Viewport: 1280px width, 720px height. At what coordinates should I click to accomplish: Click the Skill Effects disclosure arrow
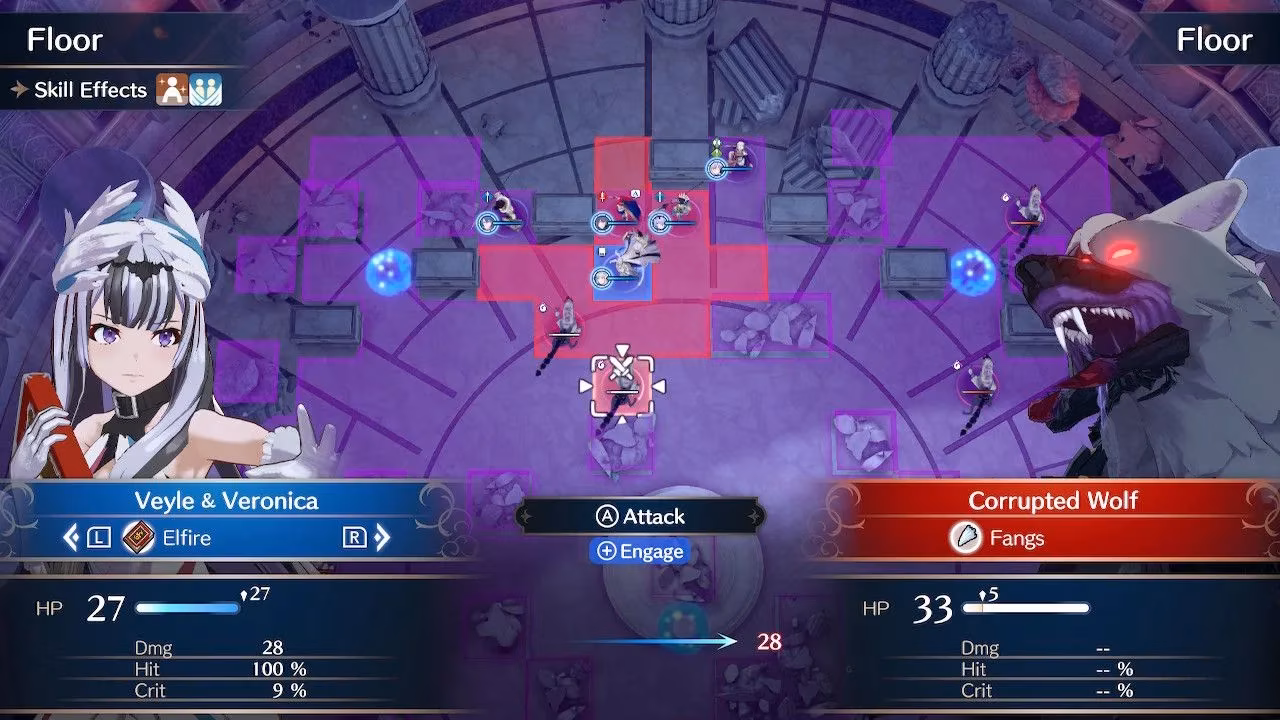[x=19, y=89]
